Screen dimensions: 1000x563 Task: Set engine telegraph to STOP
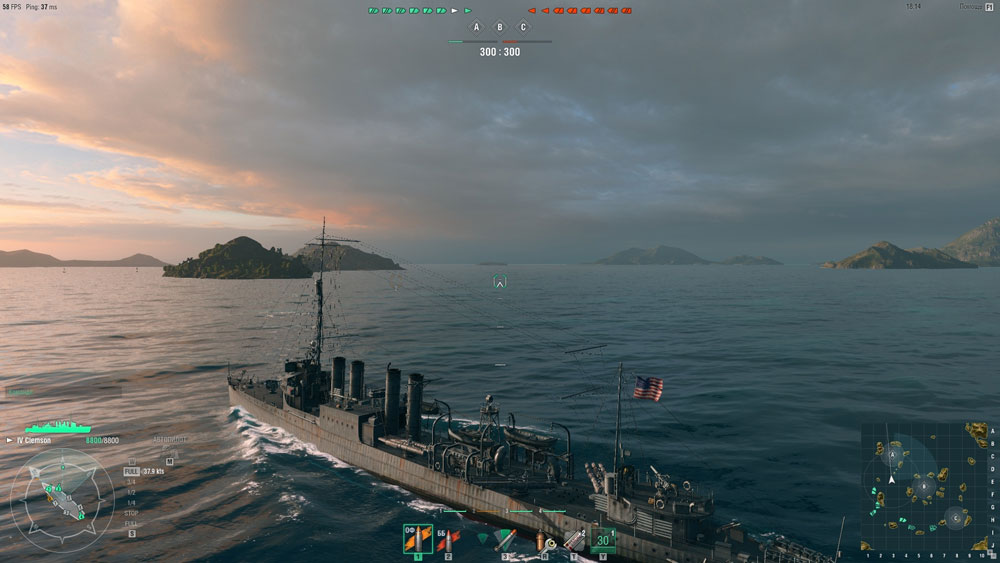pos(131,513)
